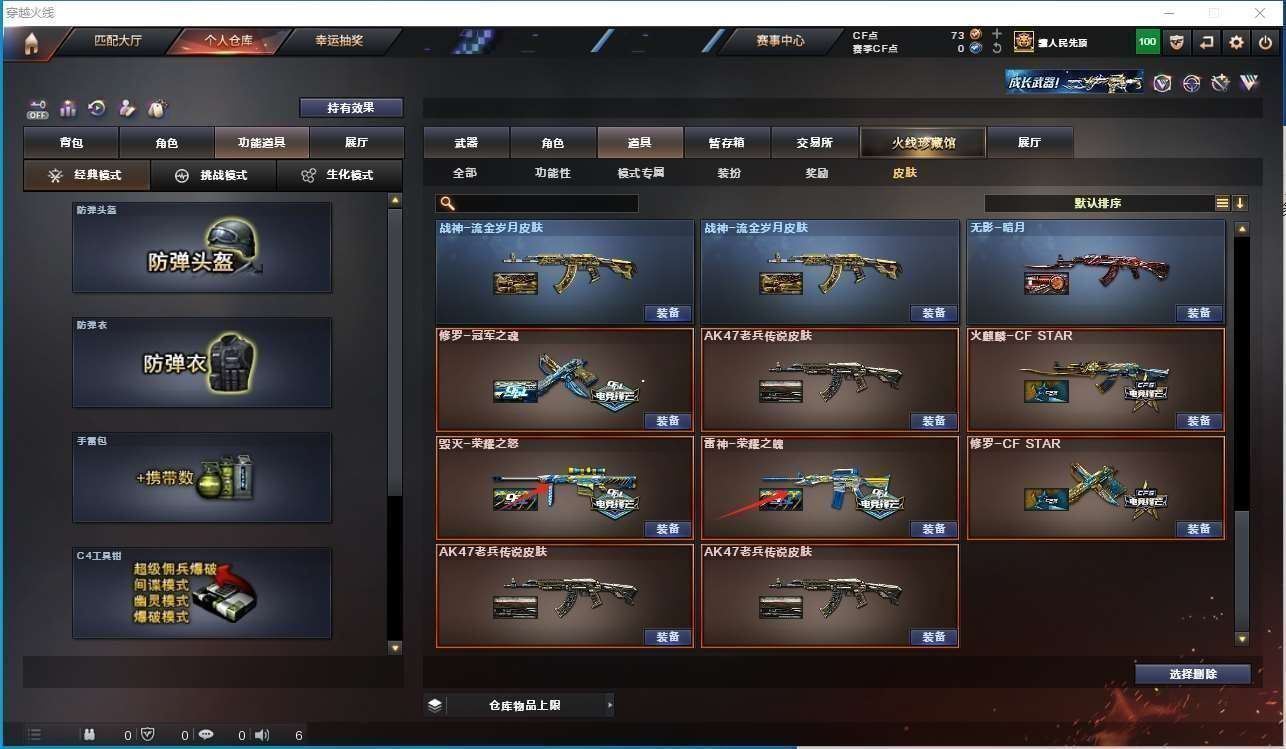Open the 匹配大厅 matchmaking tab
This screenshot has height=749, width=1286.
(118, 41)
